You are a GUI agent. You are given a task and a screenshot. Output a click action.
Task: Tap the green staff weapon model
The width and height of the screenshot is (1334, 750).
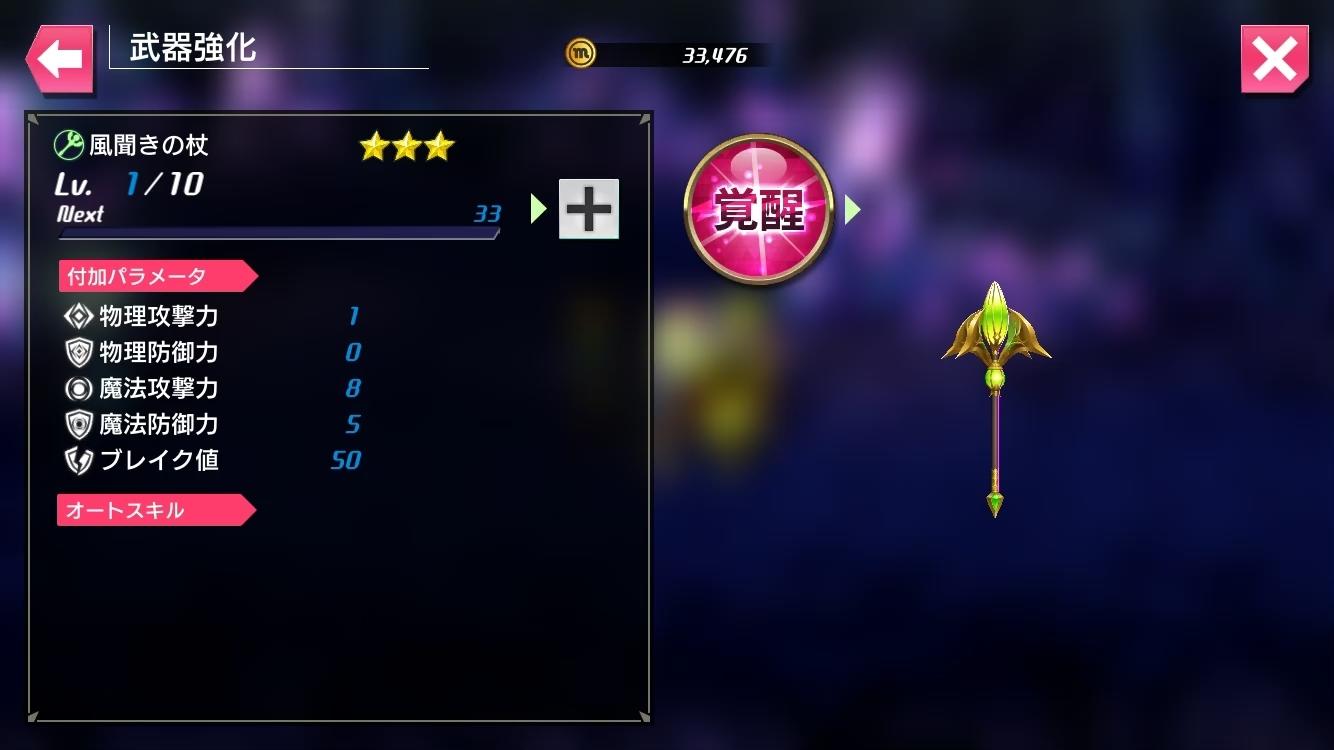click(x=994, y=400)
